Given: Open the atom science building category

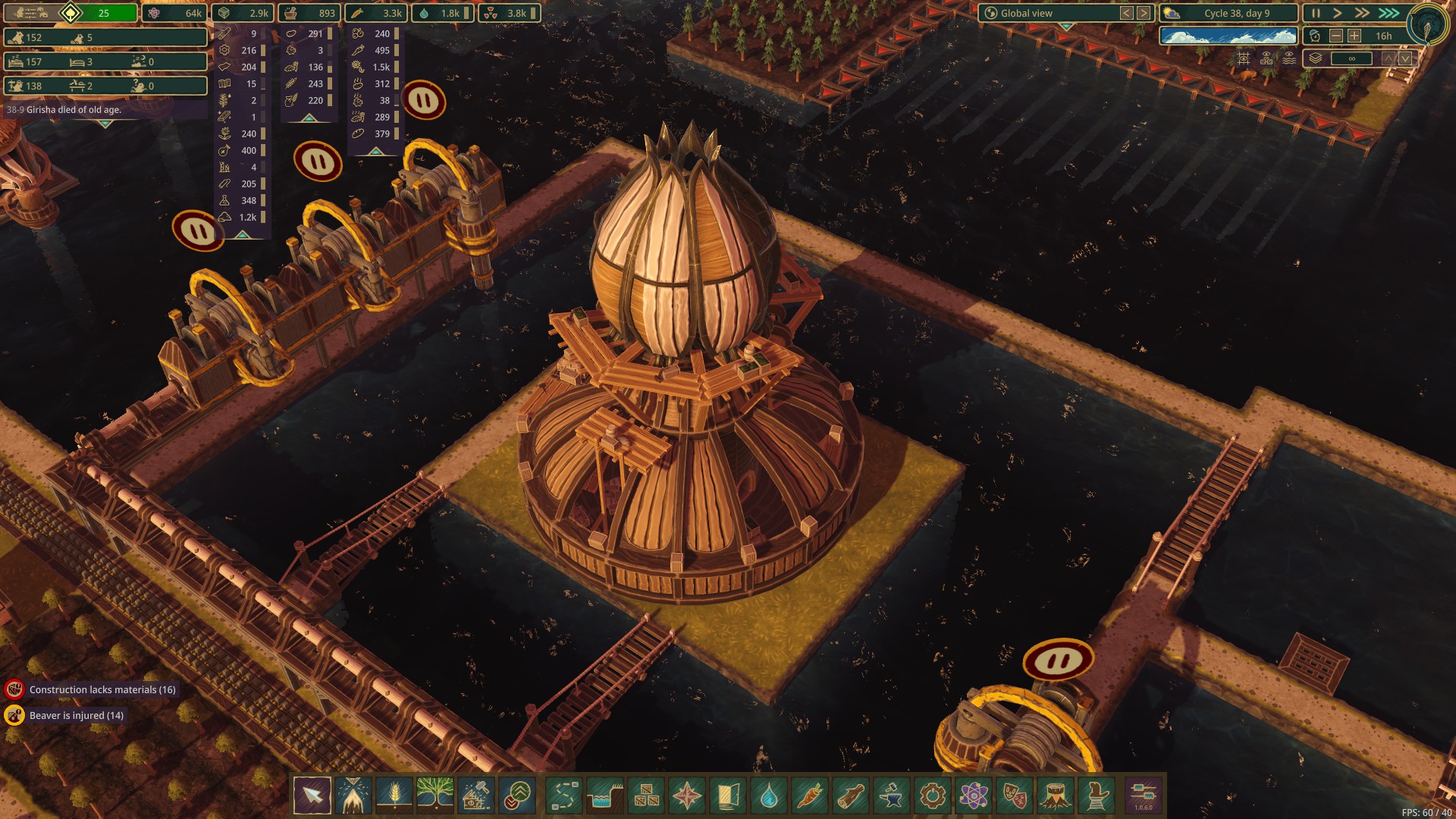Looking at the screenshot, I should [x=974, y=796].
